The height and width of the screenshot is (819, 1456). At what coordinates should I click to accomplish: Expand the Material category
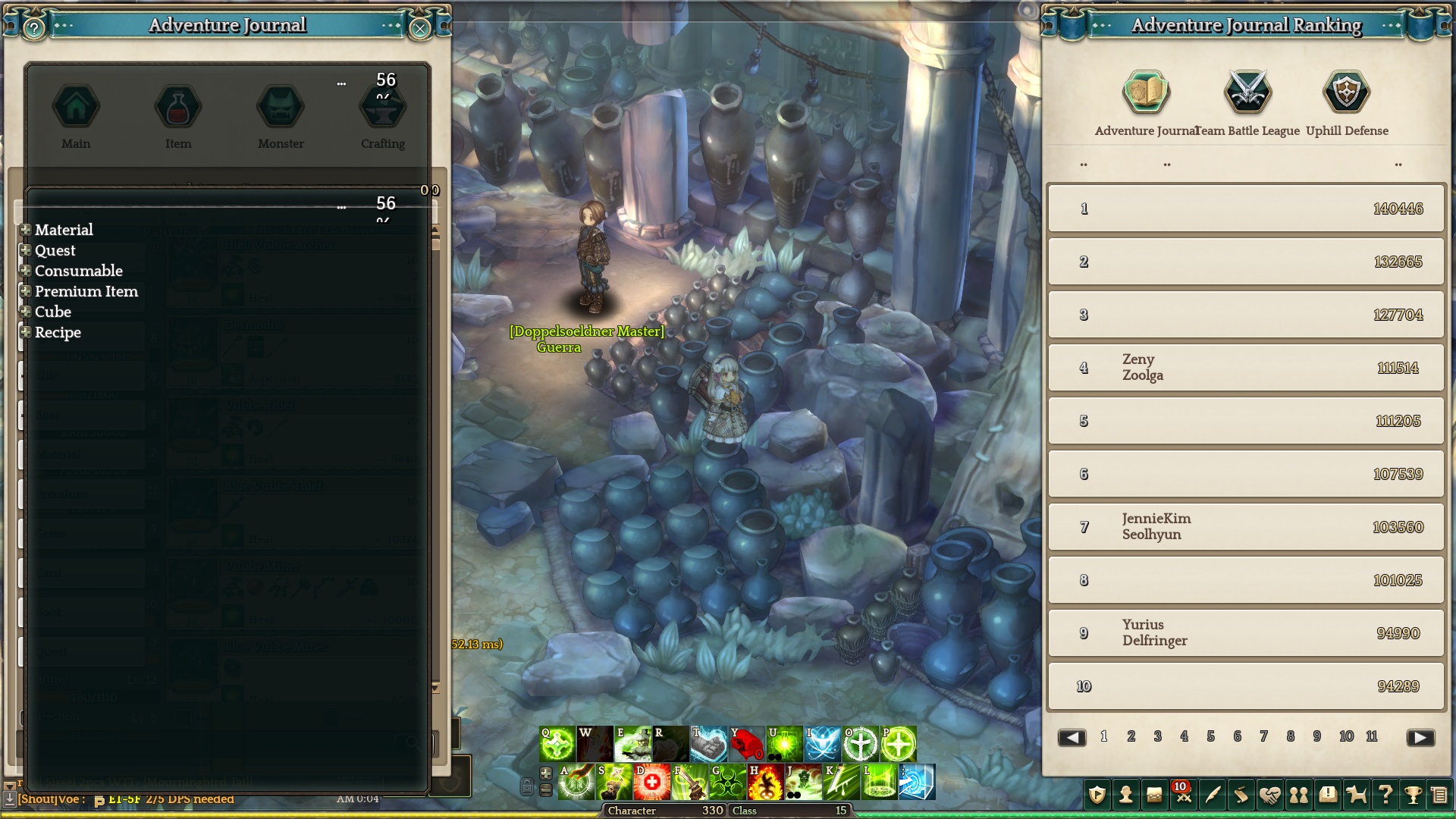coord(26,230)
